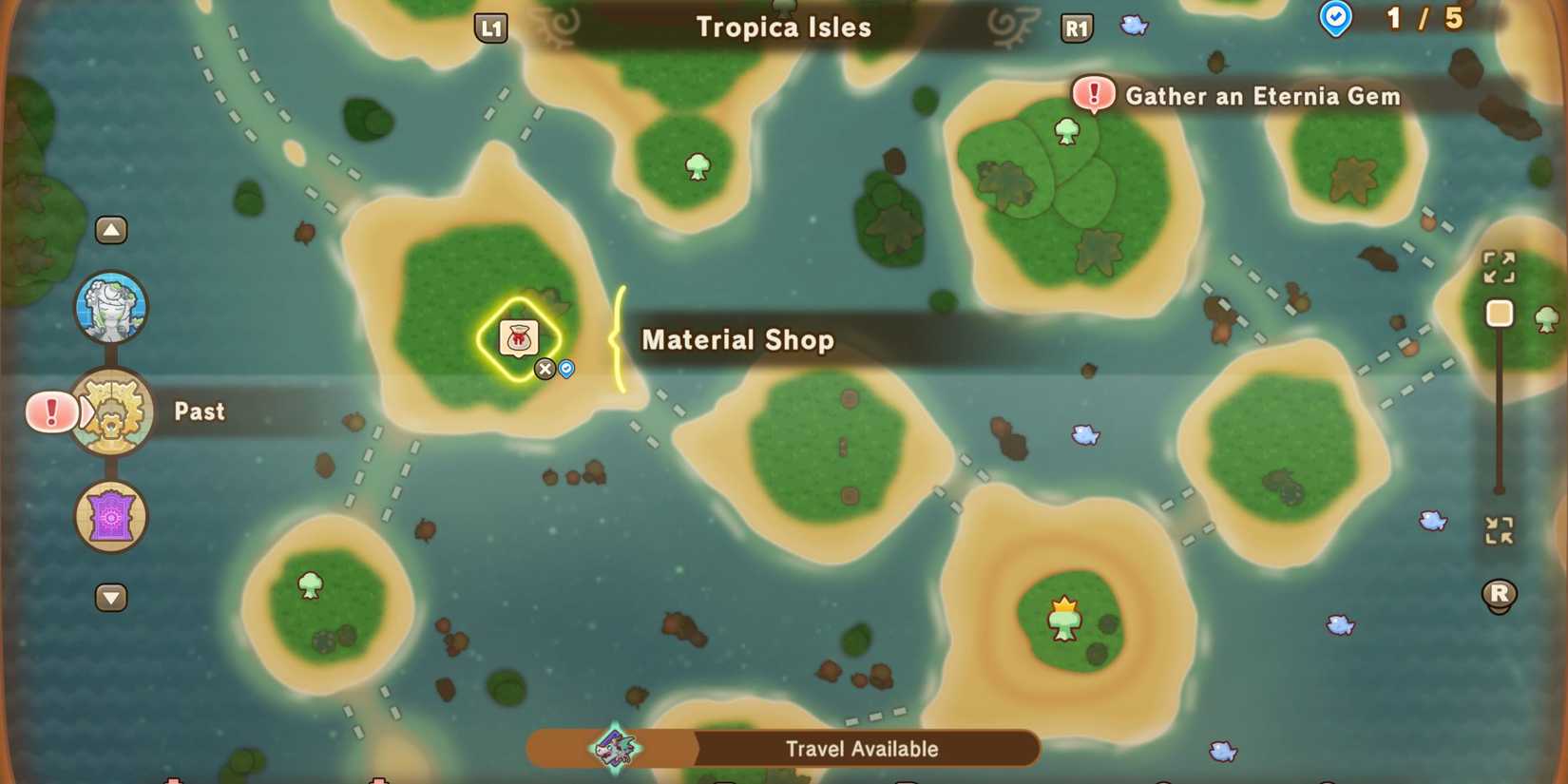Viewport: 1568px width, 784px height.
Task: Toggle the blue pin beside Material Shop
Action: (565, 369)
